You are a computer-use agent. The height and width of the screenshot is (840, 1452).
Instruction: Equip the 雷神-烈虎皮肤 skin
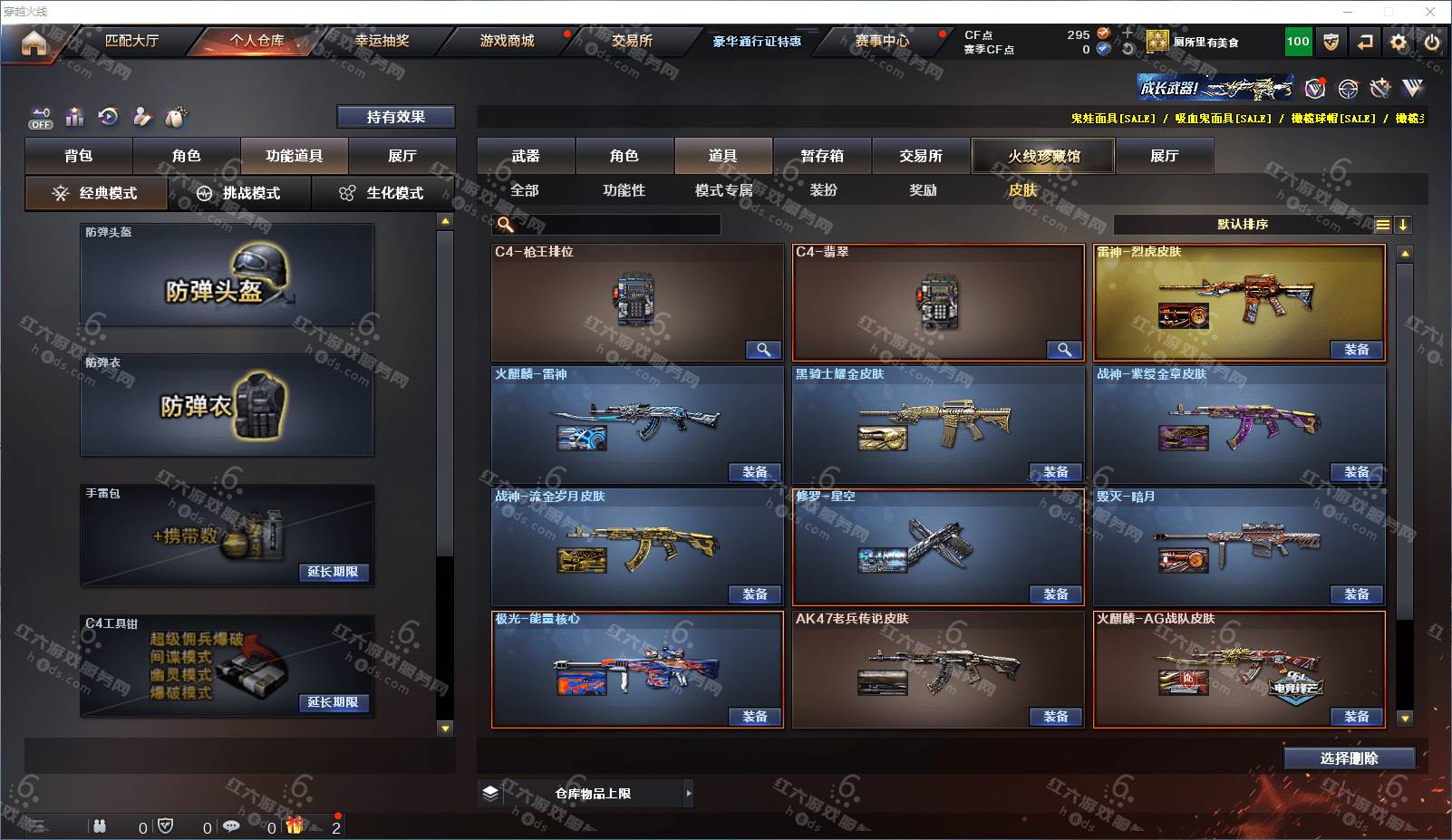click(x=1356, y=350)
